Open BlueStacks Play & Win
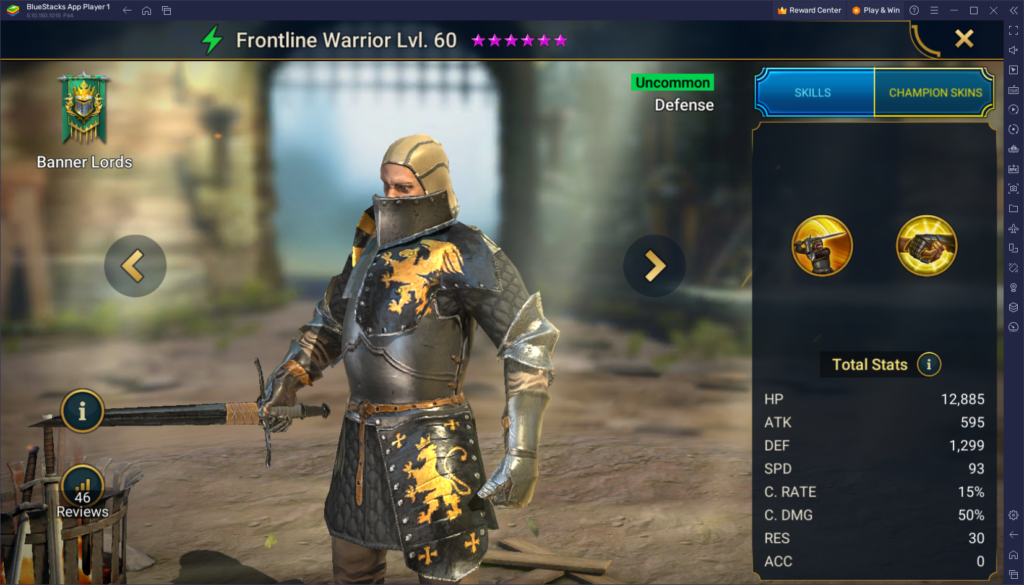1024x585 pixels. click(876, 10)
